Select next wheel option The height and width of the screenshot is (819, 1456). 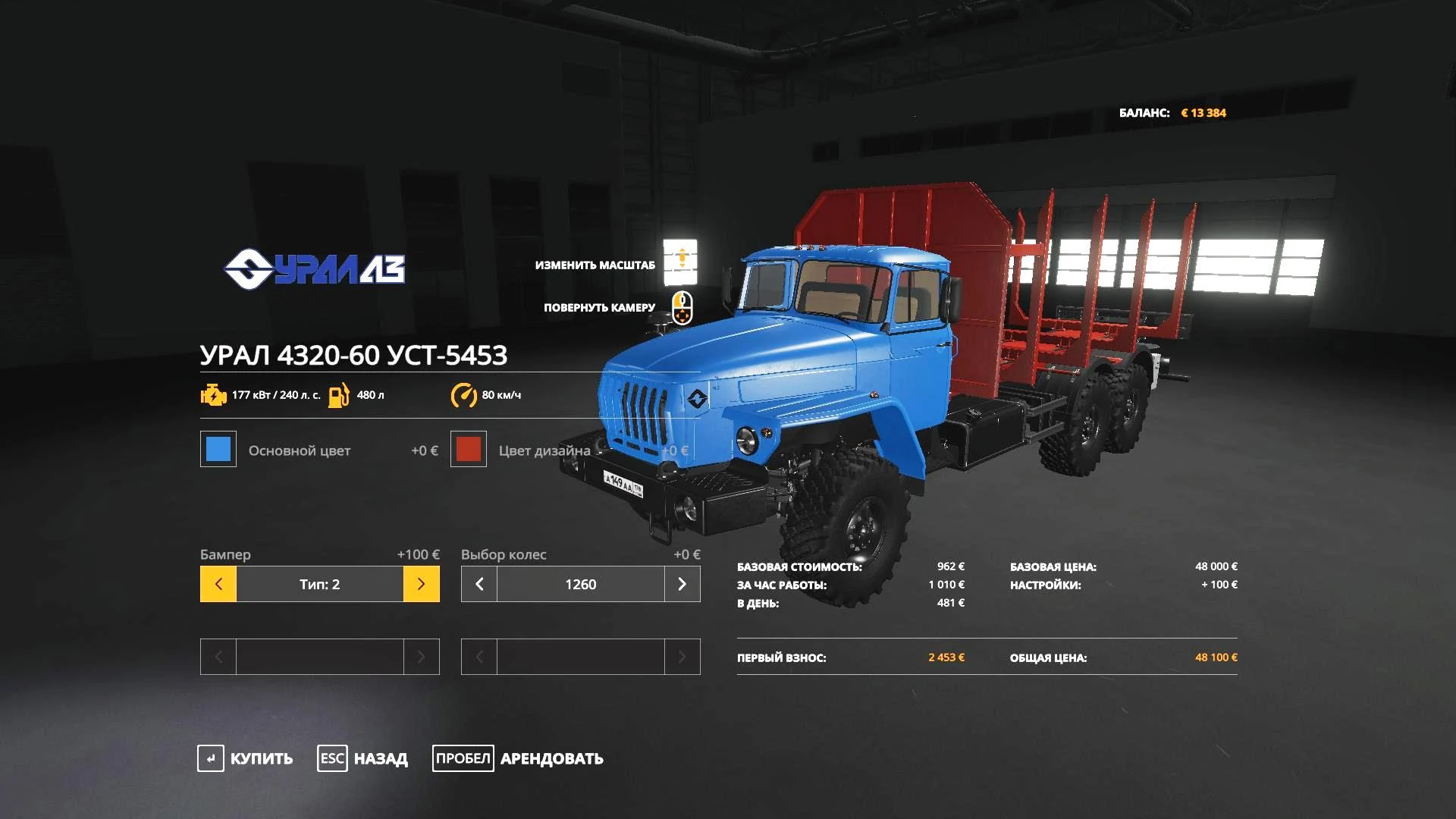tap(682, 584)
